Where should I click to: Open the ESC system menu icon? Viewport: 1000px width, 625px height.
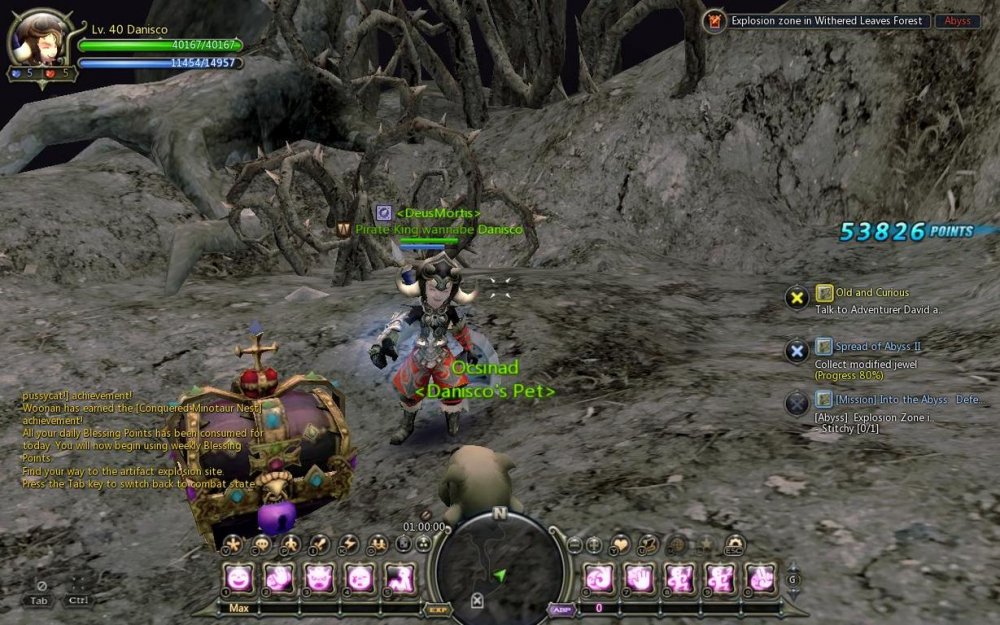734,545
